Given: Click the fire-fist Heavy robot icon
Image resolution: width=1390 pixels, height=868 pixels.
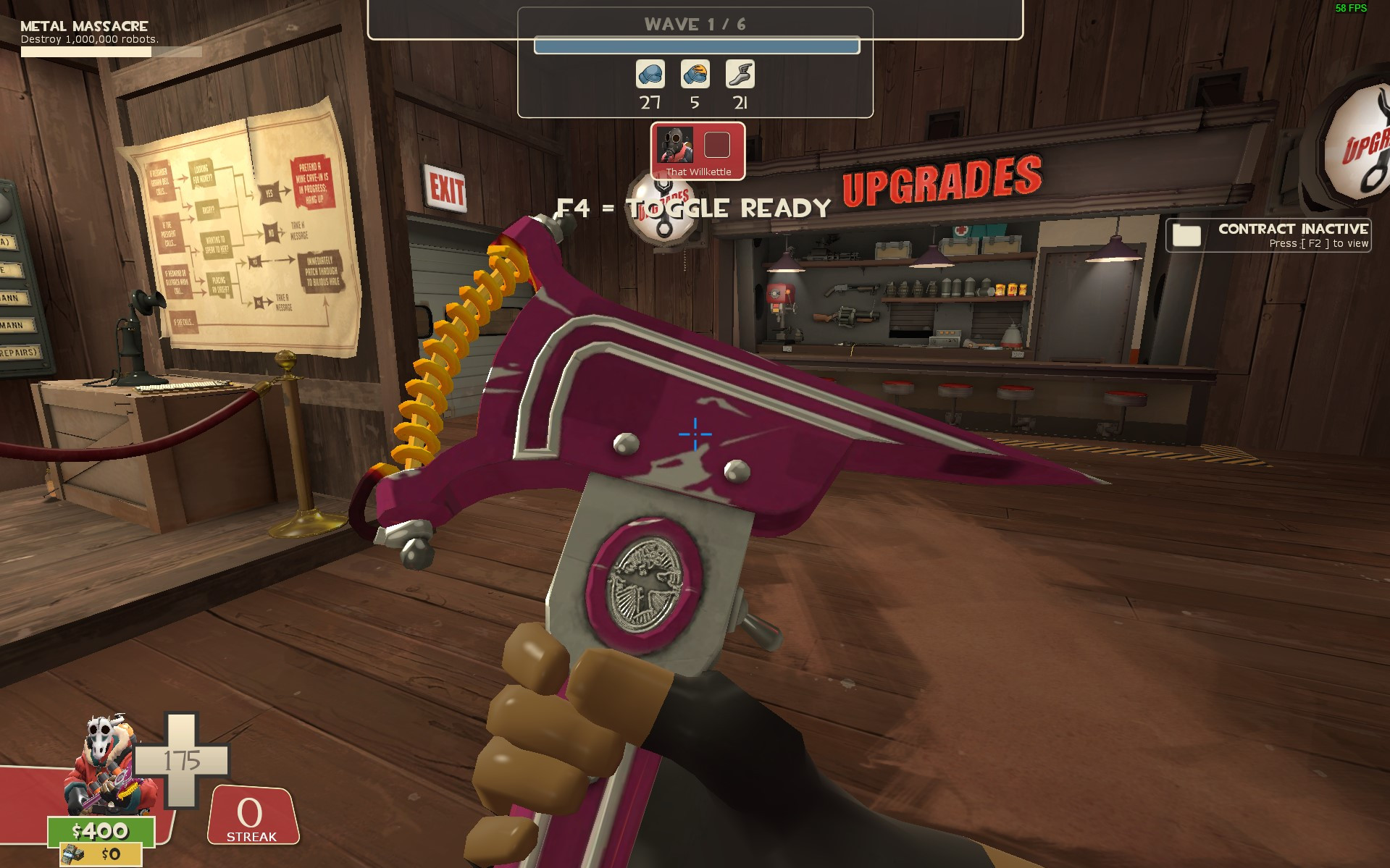Looking at the screenshot, I should (x=694, y=75).
